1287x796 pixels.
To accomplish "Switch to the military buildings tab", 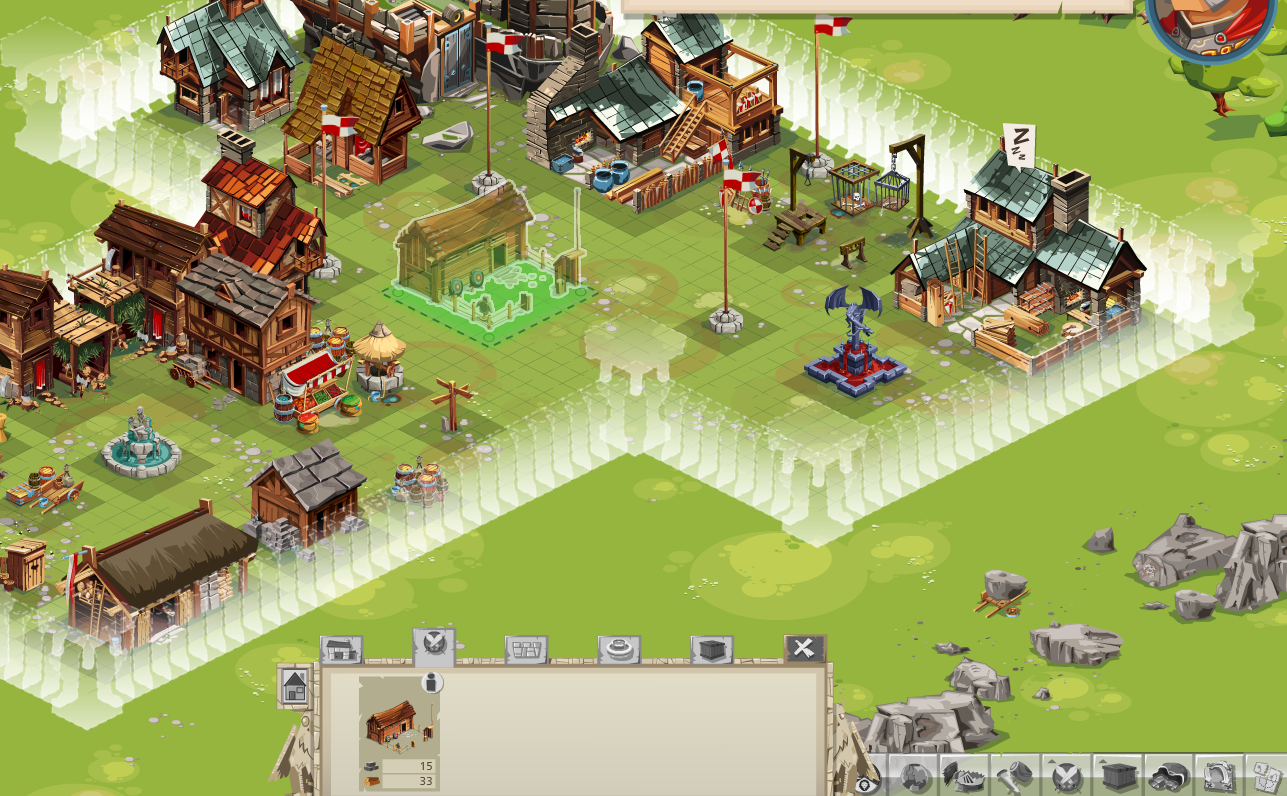I will [434, 645].
